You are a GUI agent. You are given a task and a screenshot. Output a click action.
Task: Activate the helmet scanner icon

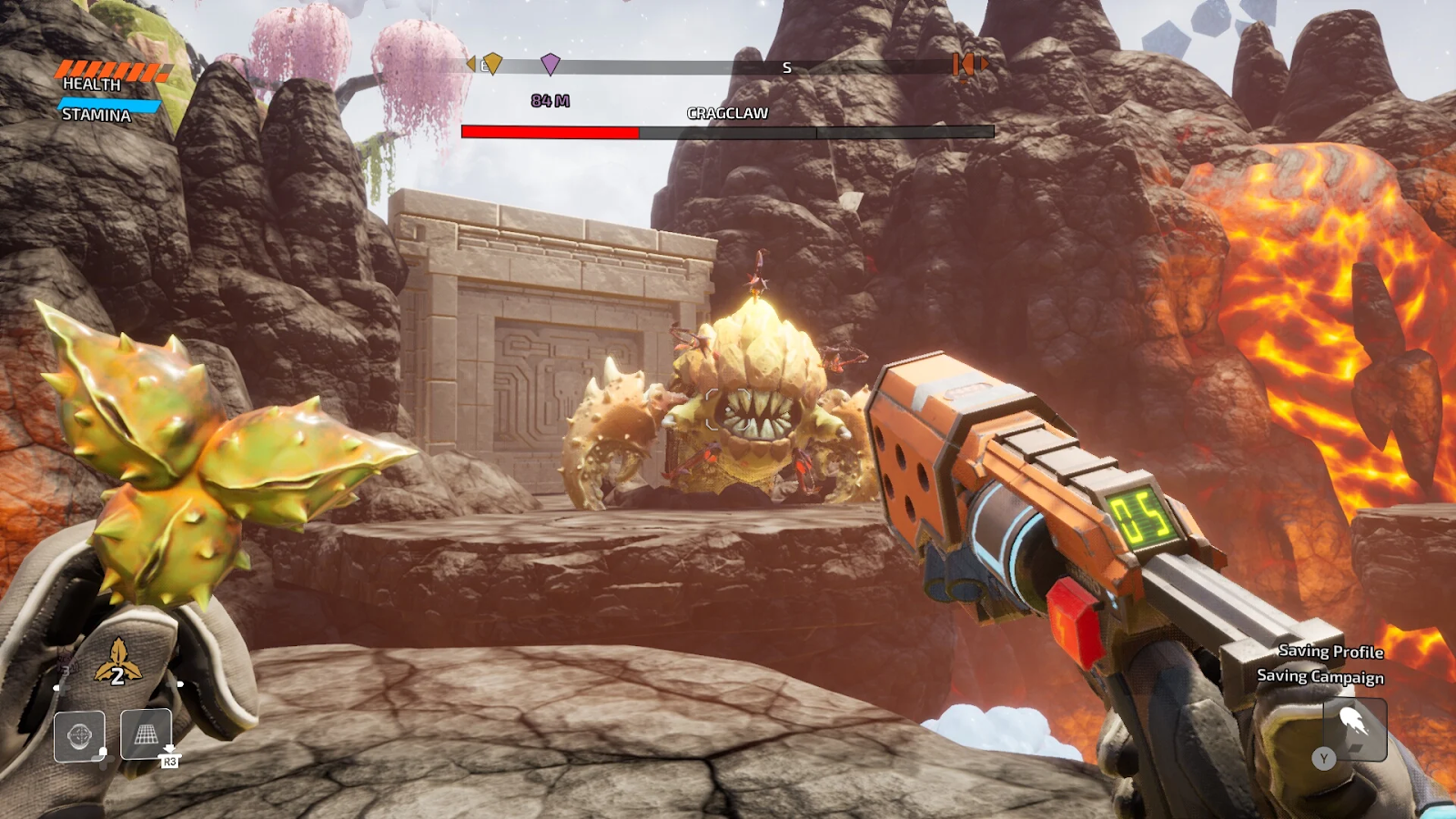coord(79,735)
